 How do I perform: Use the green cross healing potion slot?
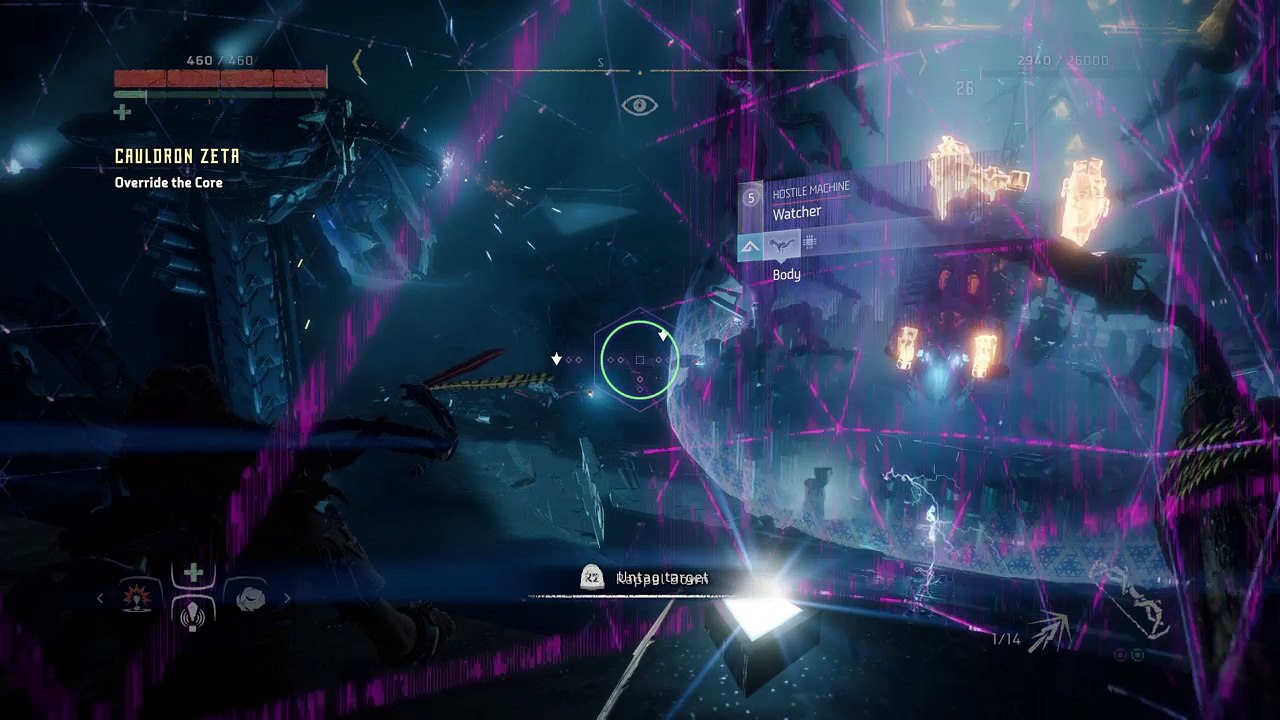click(x=193, y=572)
